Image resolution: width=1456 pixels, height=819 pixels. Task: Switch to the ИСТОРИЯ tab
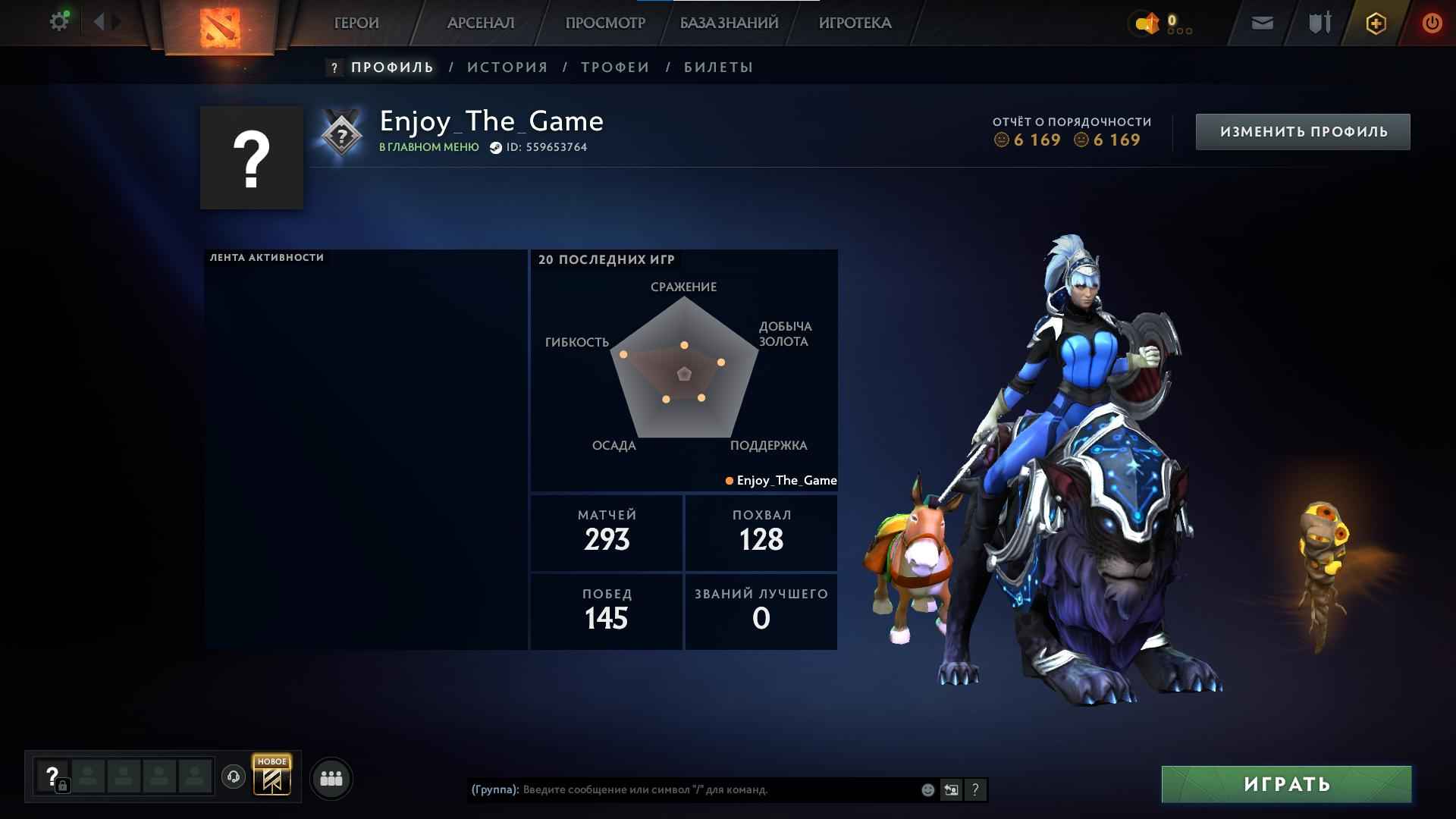(506, 67)
